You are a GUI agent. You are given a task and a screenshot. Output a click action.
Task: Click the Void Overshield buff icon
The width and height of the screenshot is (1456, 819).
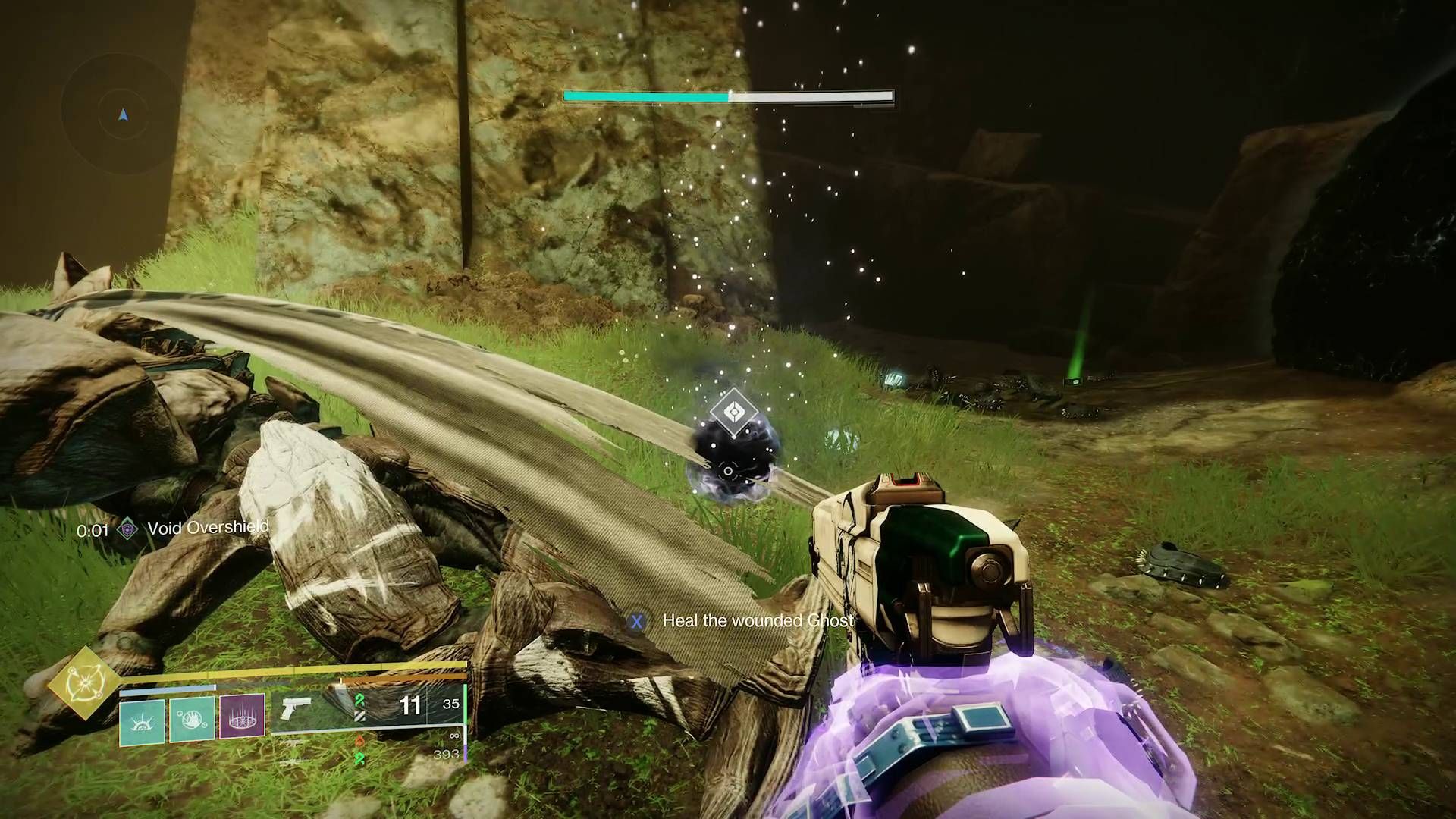point(128,529)
